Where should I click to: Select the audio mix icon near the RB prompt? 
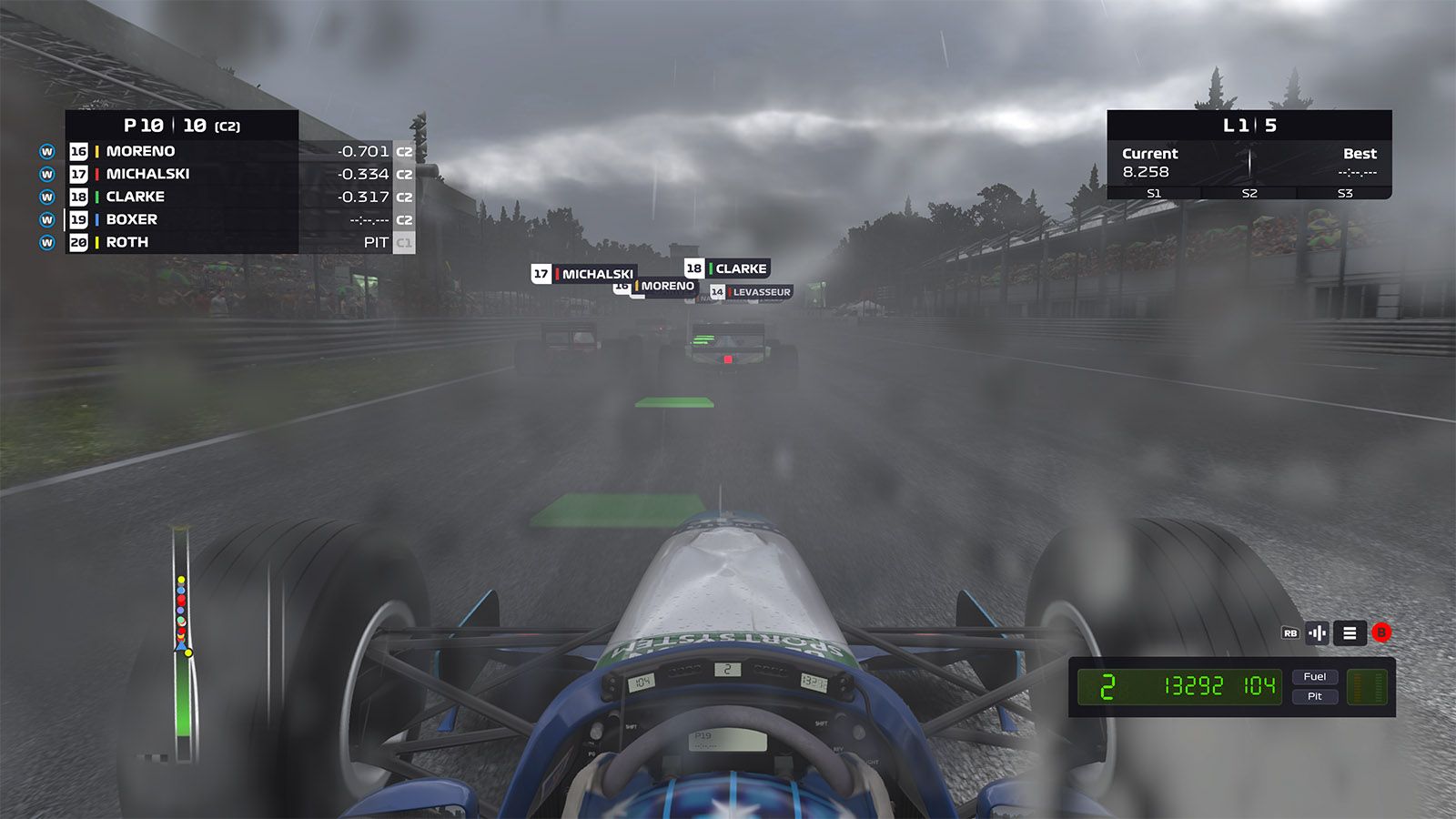click(x=1317, y=632)
